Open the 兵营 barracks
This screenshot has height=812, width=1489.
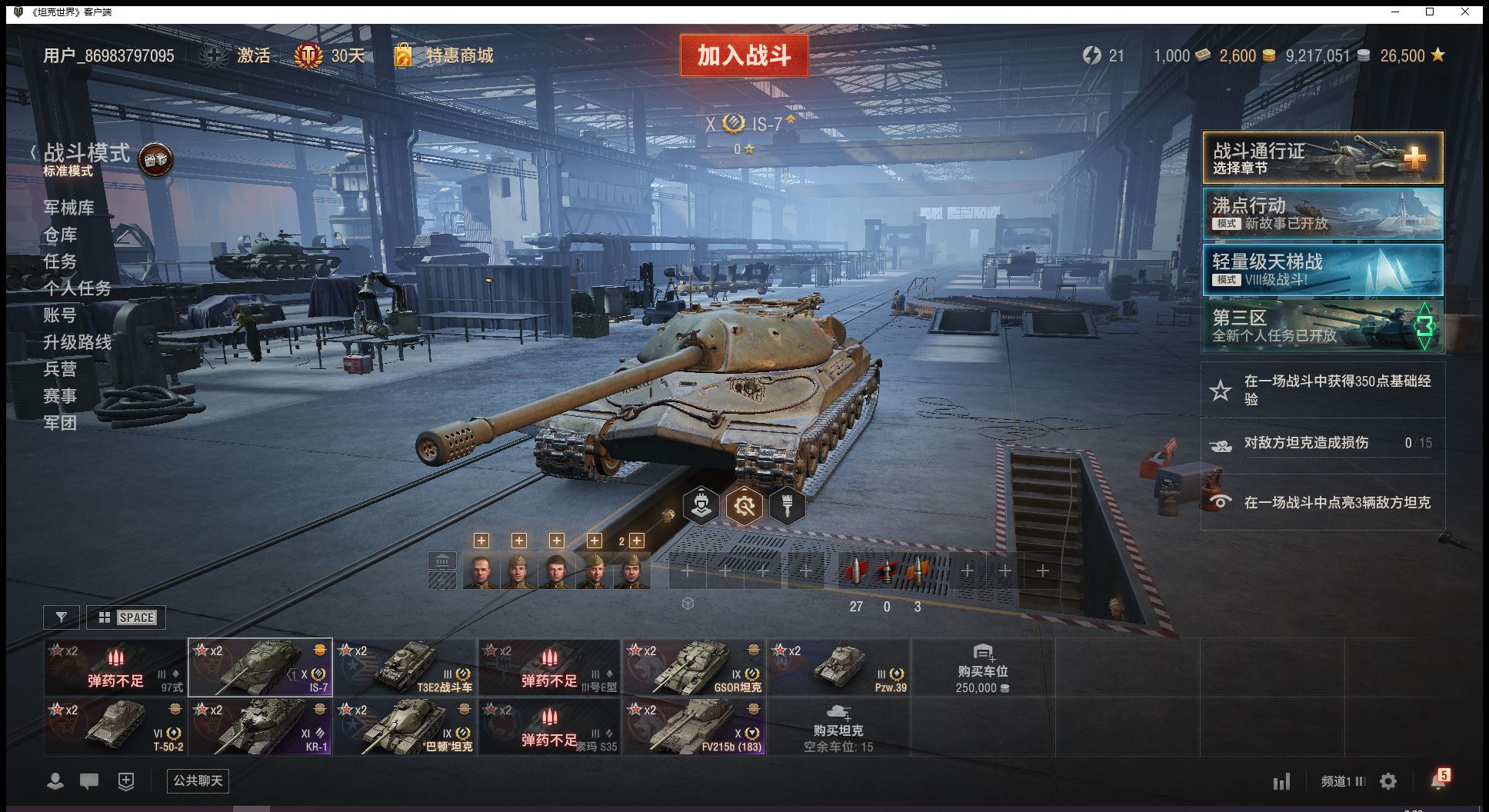point(60,369)
